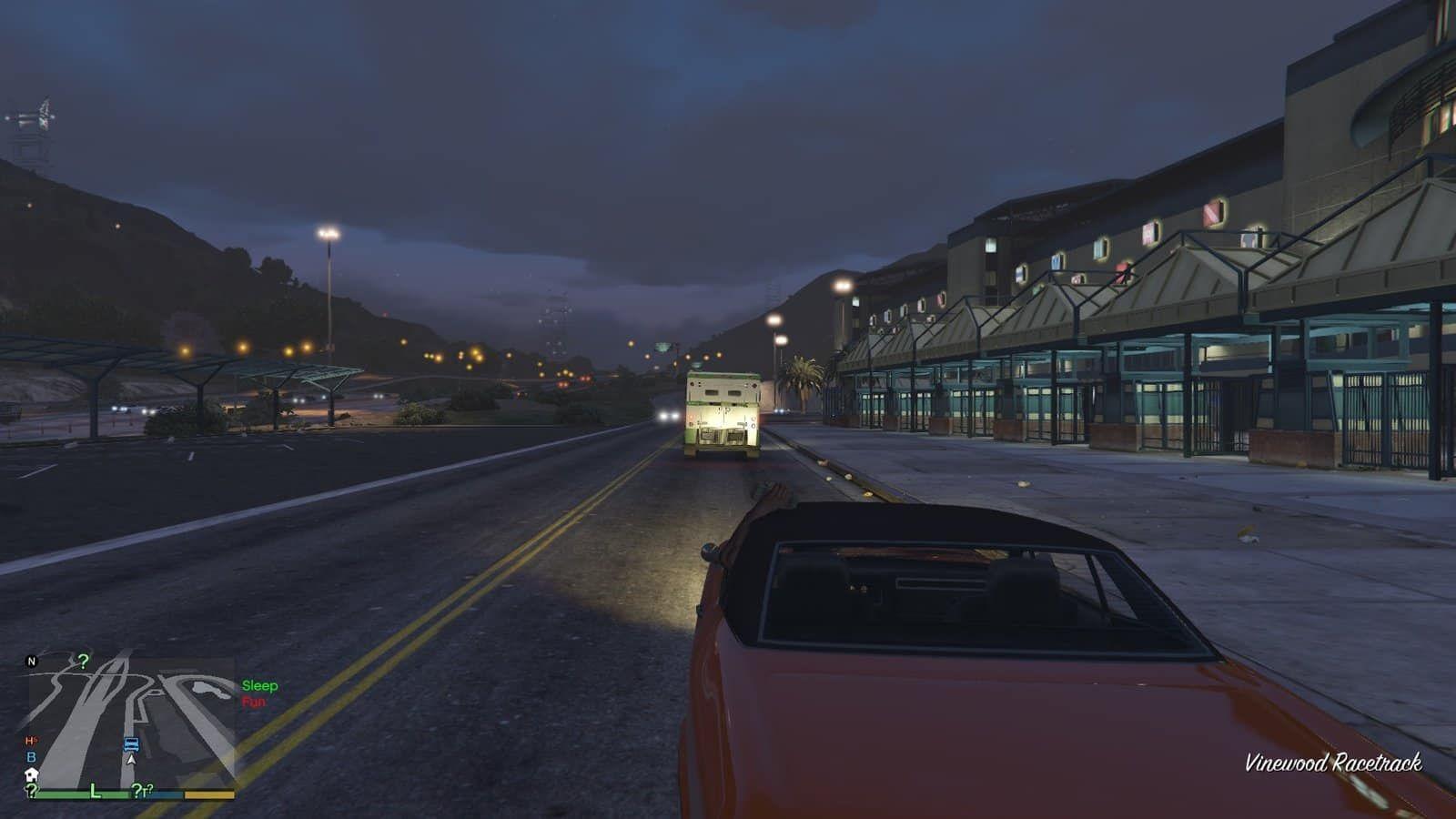This screenshot has height=819, width=1456.
Task: Select the orange H marker on minimap
Action: coord(31,741)
